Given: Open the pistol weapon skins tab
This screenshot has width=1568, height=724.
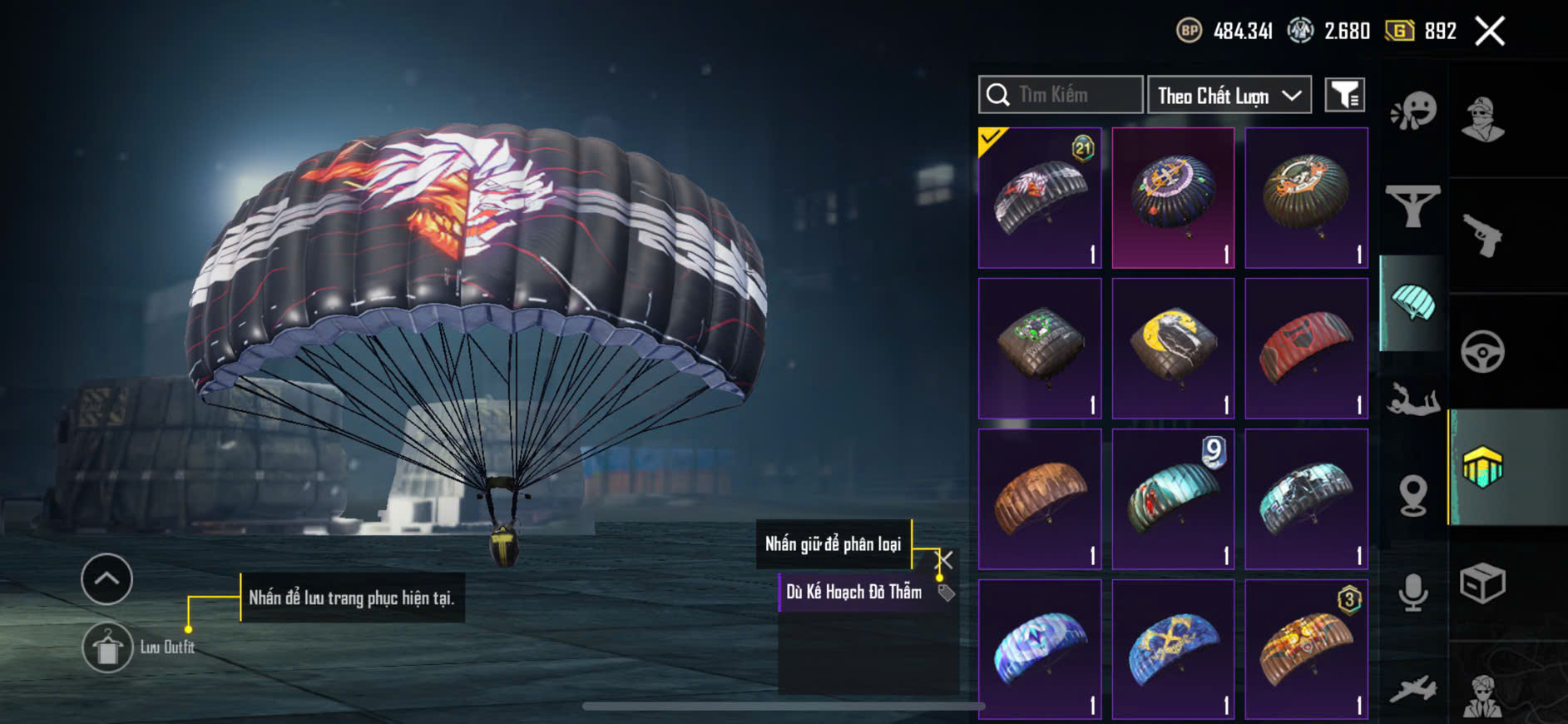Looking at the screenshot, I should [x=1482, y=236].
